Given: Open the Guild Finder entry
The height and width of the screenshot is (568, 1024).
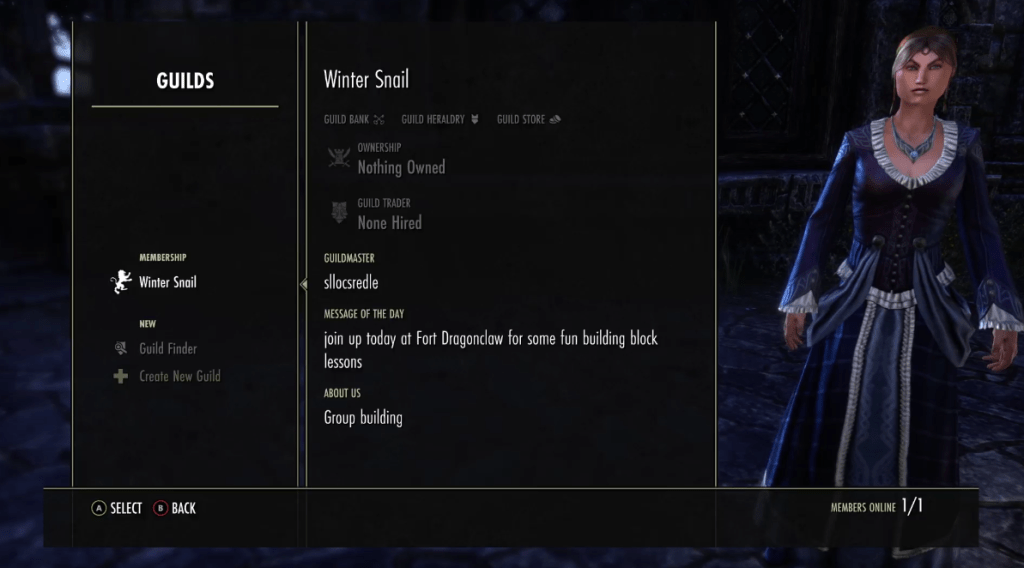Looking at the screenshot, I should 167,349.
